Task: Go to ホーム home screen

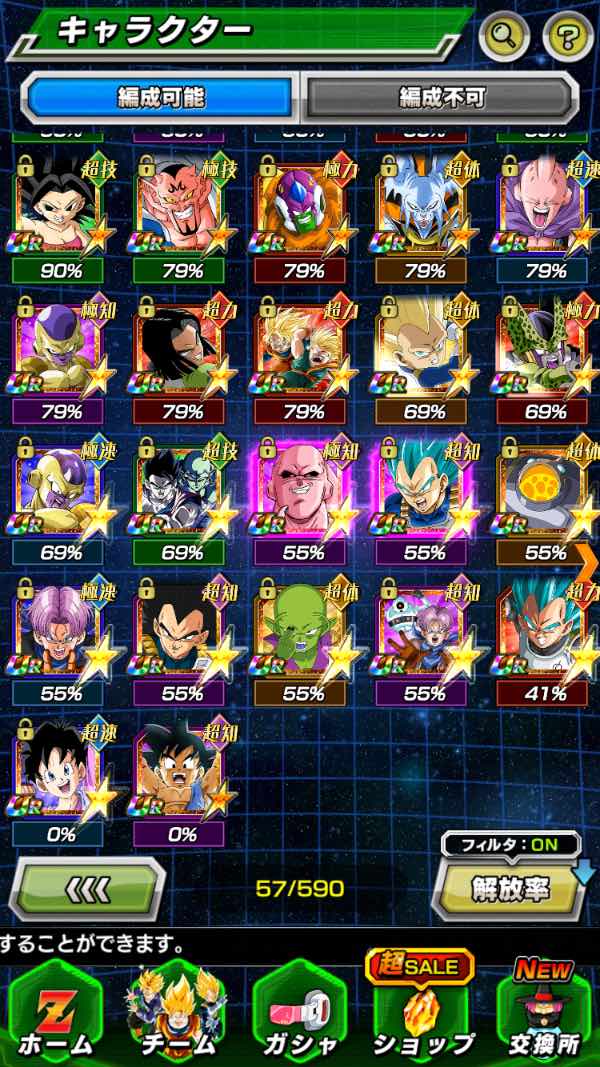Action: click(55, 1010)
